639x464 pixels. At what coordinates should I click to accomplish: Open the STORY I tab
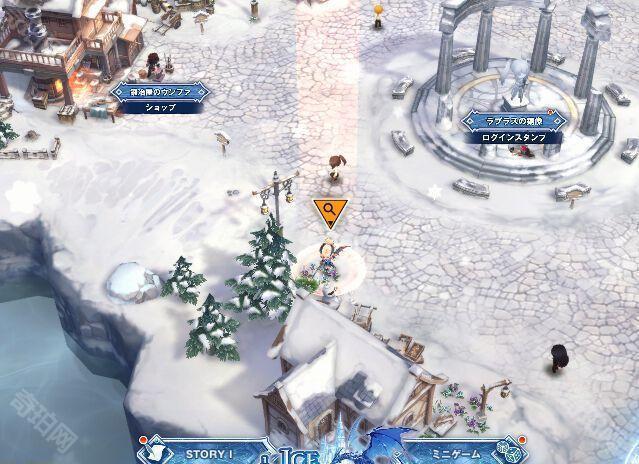coord(210,454)
